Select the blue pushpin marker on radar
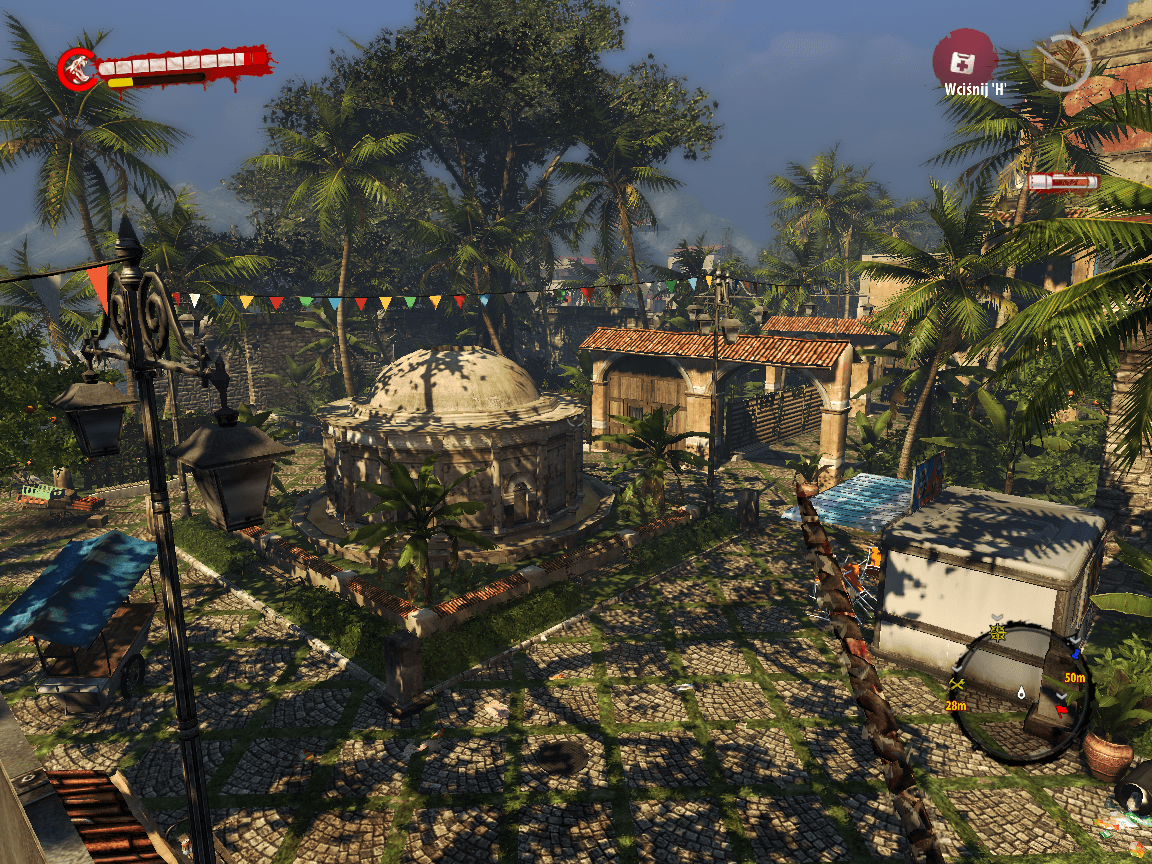1152x864 pixels. (x=1076, y=655)
